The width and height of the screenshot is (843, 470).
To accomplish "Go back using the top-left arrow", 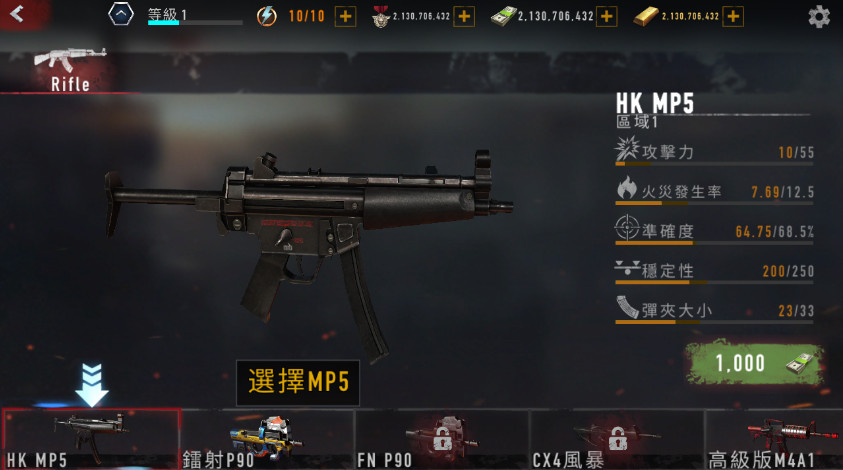I will tap(17, 15).
